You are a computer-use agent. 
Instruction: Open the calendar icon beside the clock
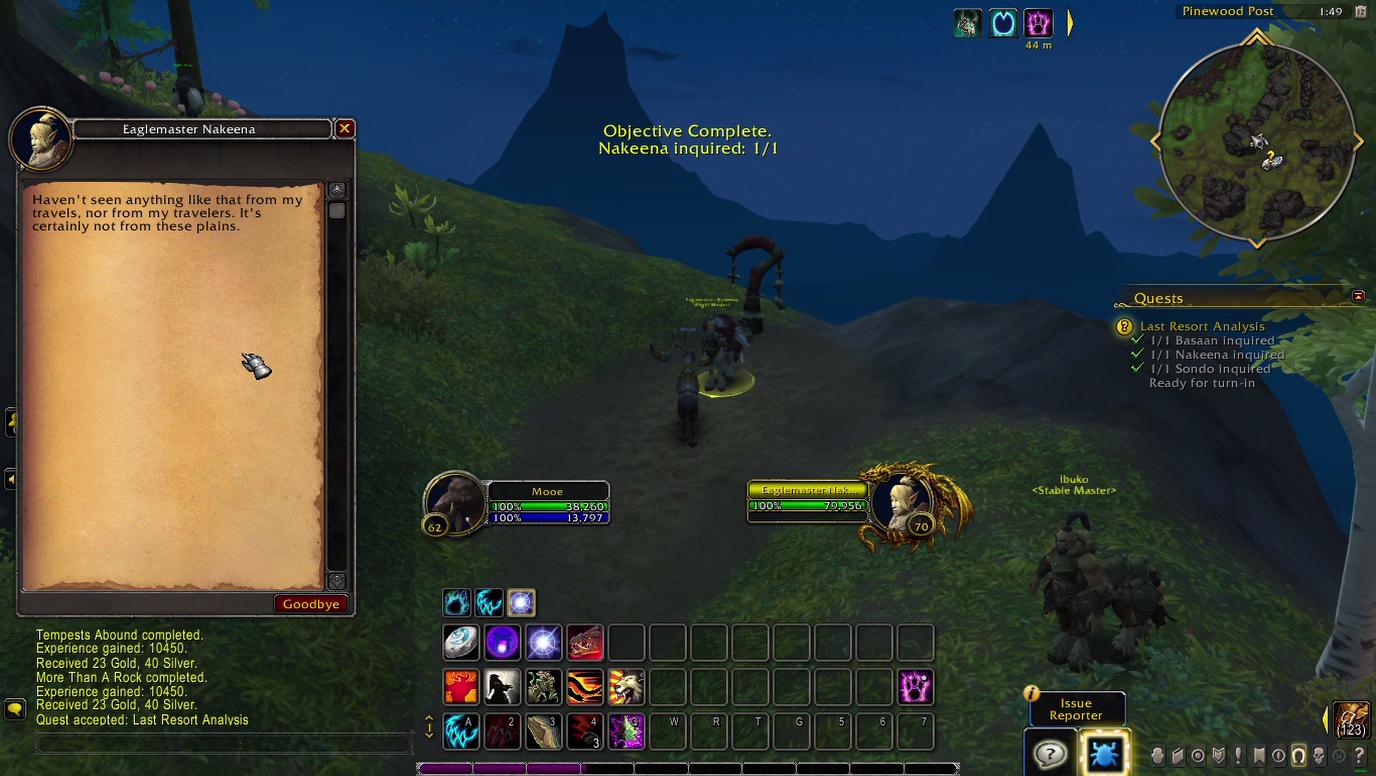point(1360,12)
